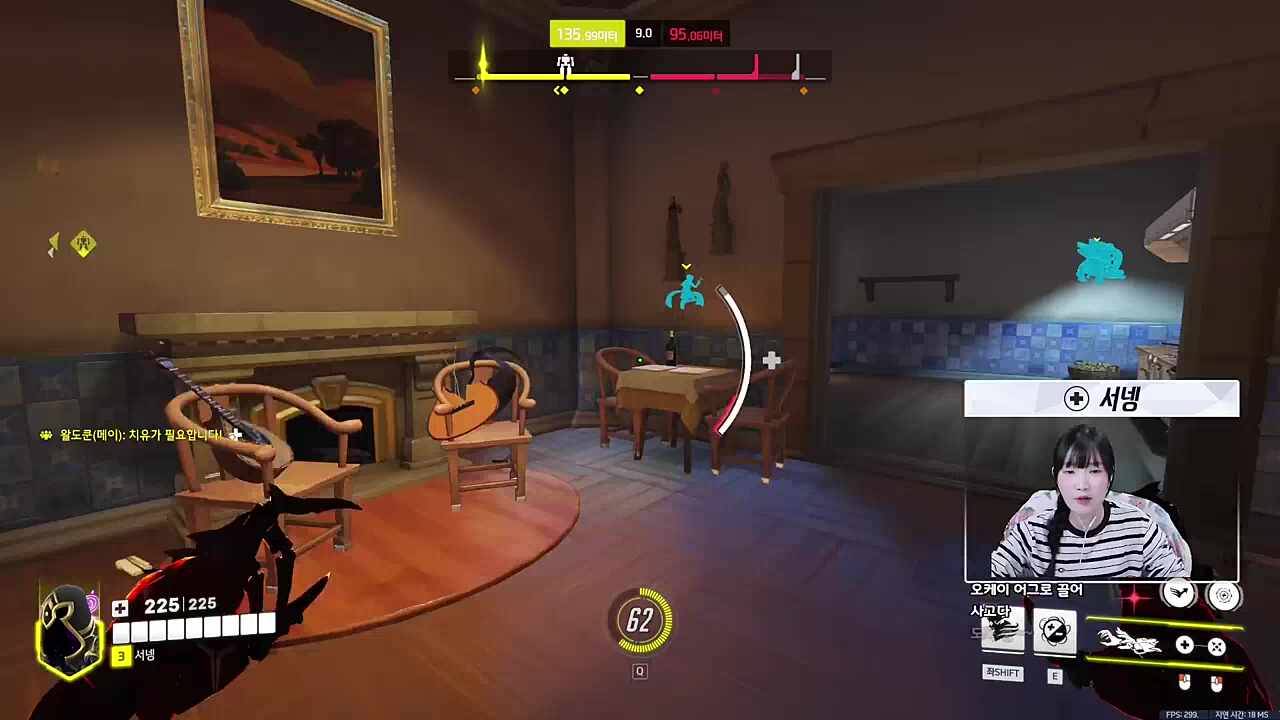Click the yellow payload robot icon
Image resolution: width=1280 pixels, height=720 pixels.
point(565,62)
